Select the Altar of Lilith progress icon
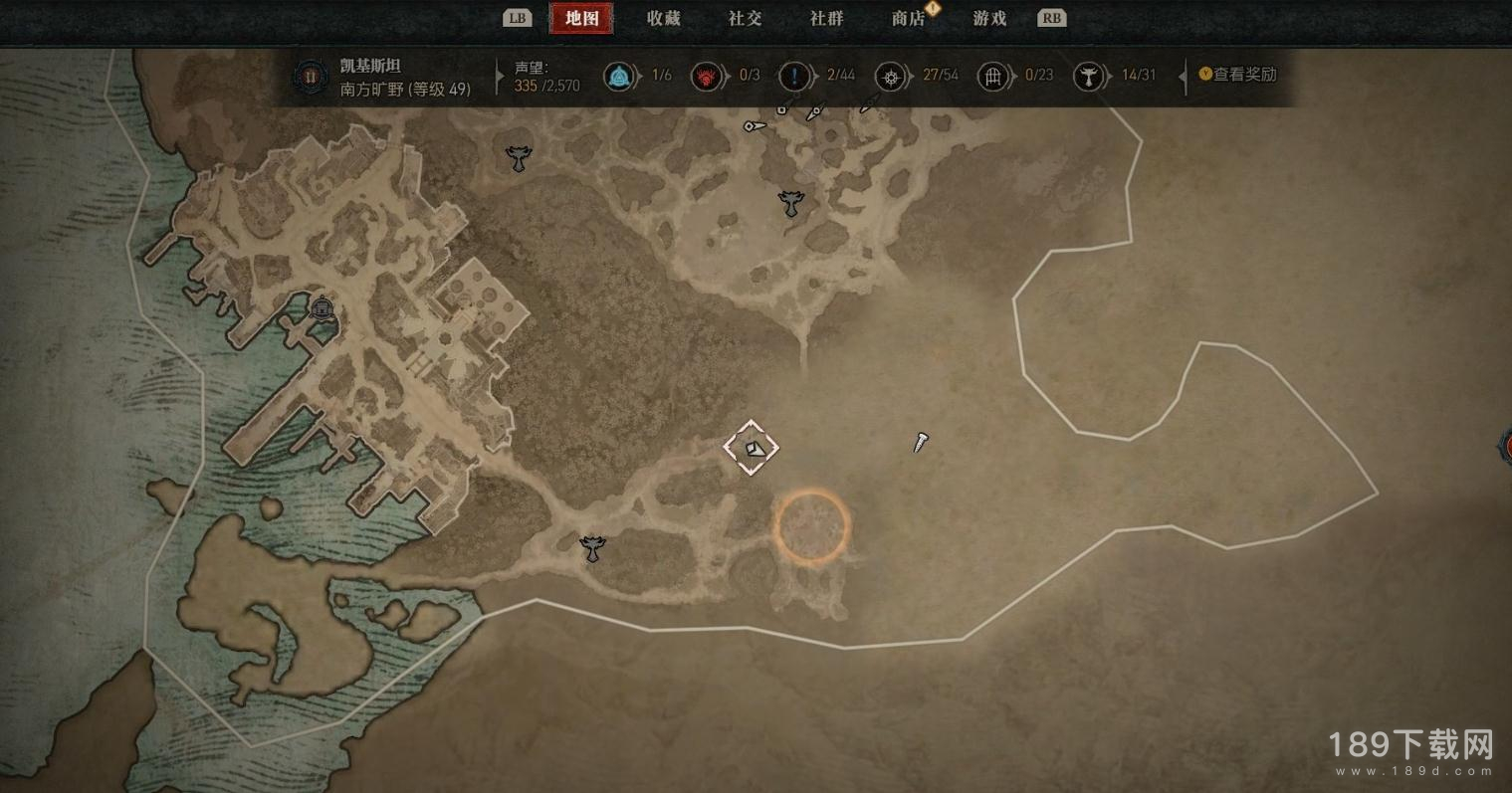 click(x=1089, y=76)
